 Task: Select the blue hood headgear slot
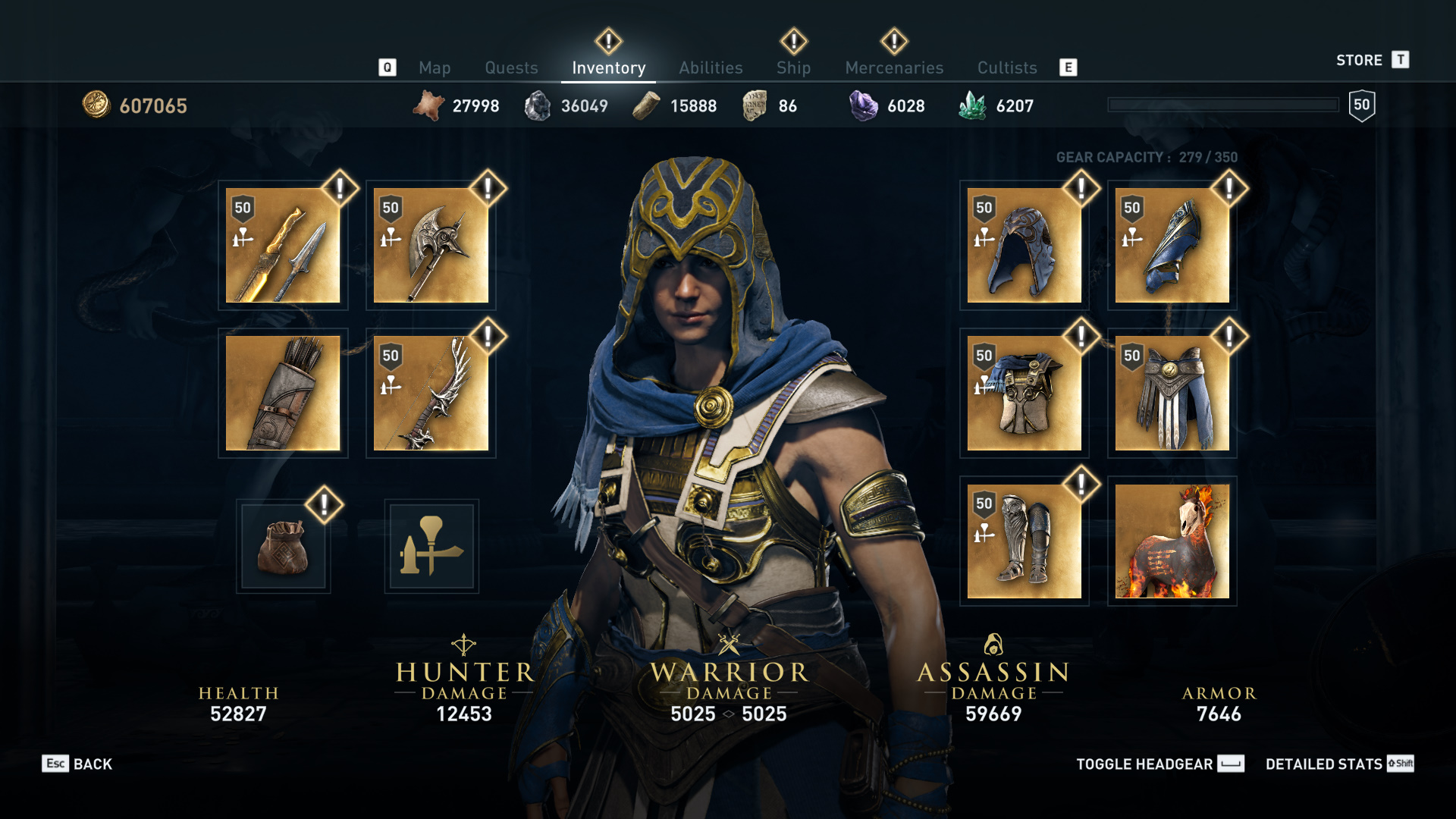pos(1024,246)
